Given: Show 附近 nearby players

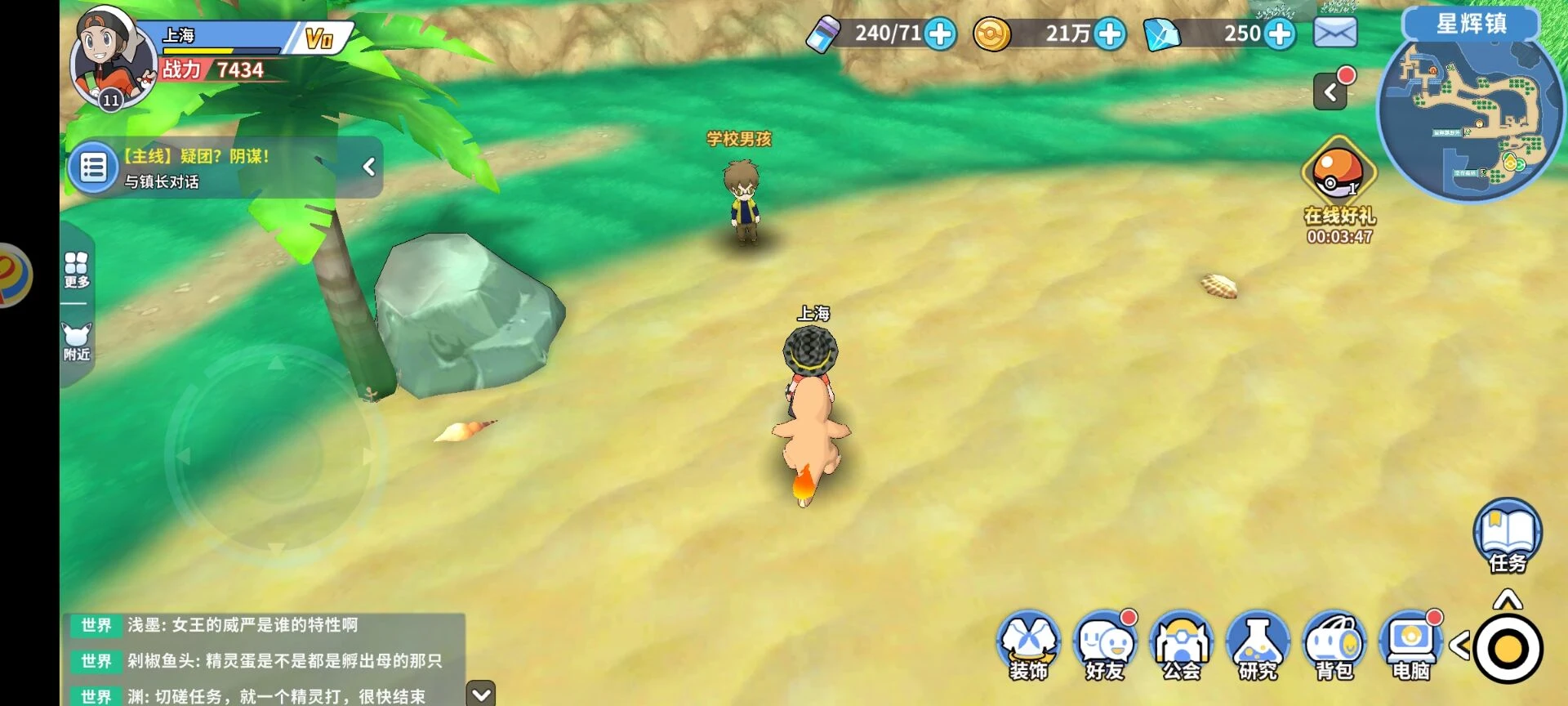Looking at the screenshot, I should click(77, 342).
